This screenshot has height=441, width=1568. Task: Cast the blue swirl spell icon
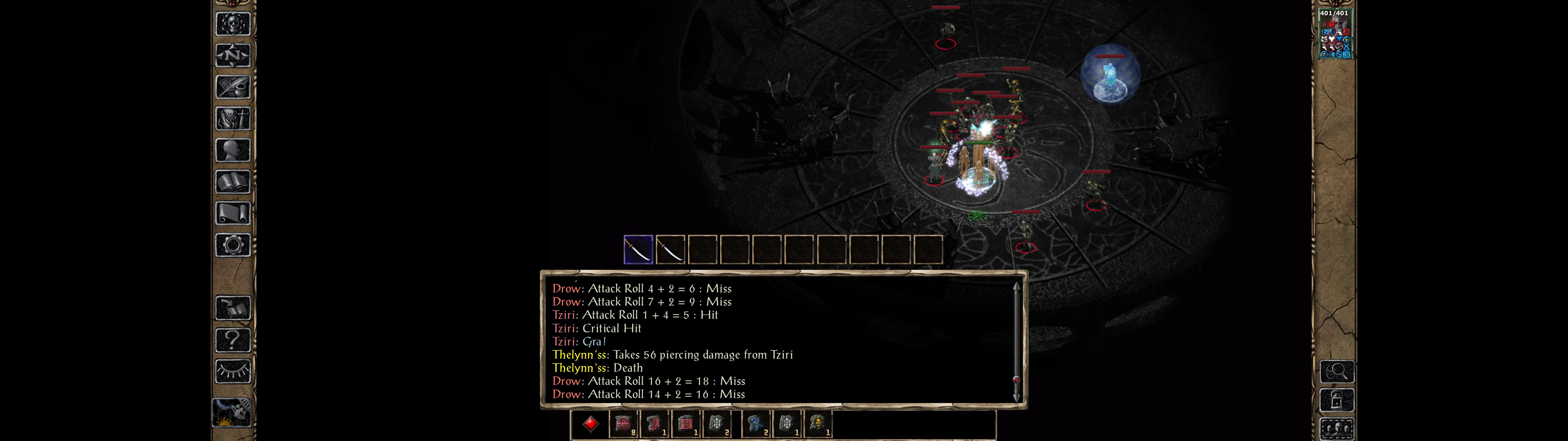pos(756,423)
